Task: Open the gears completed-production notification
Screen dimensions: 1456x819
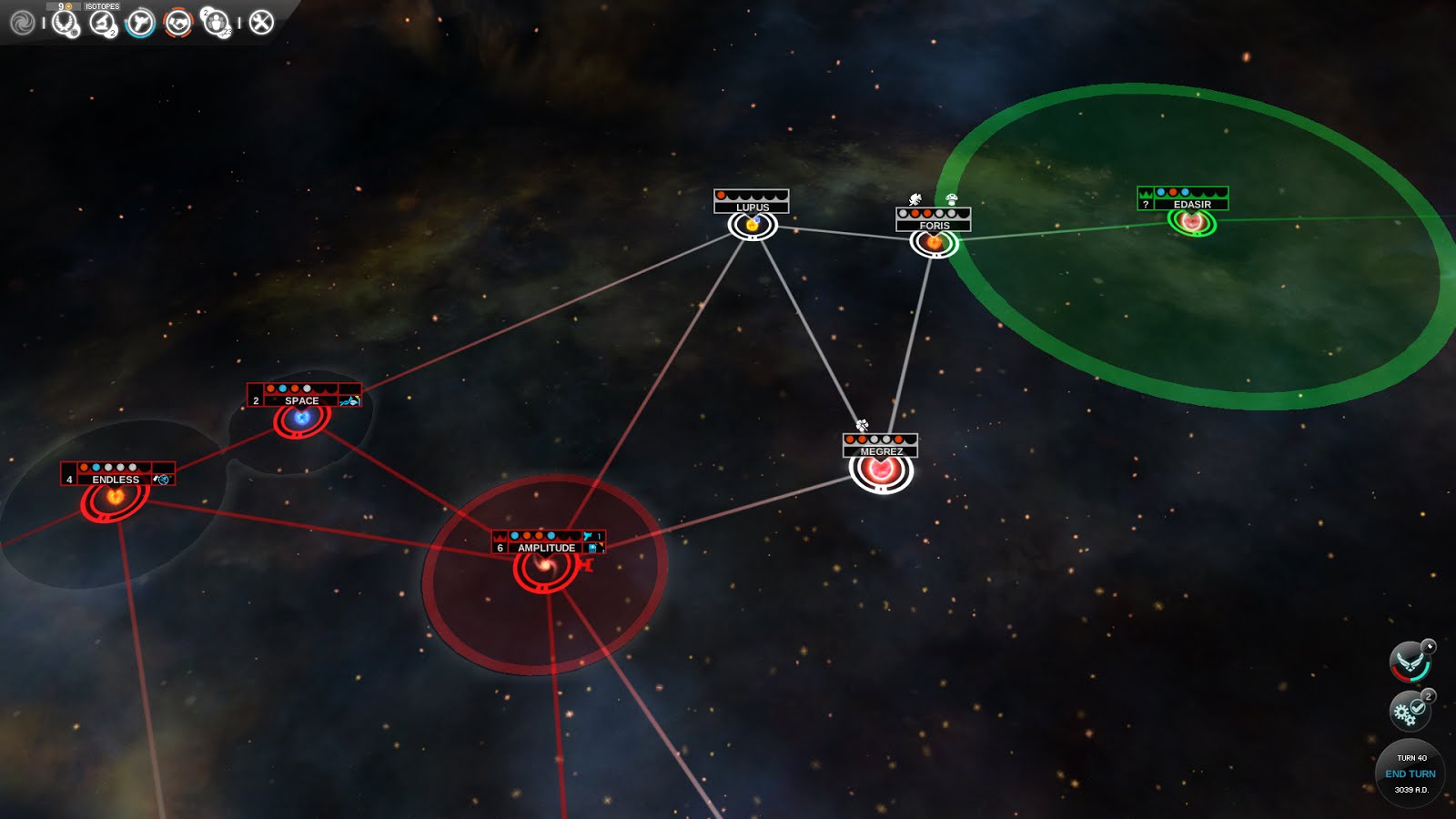Action: coord(1410,711)
